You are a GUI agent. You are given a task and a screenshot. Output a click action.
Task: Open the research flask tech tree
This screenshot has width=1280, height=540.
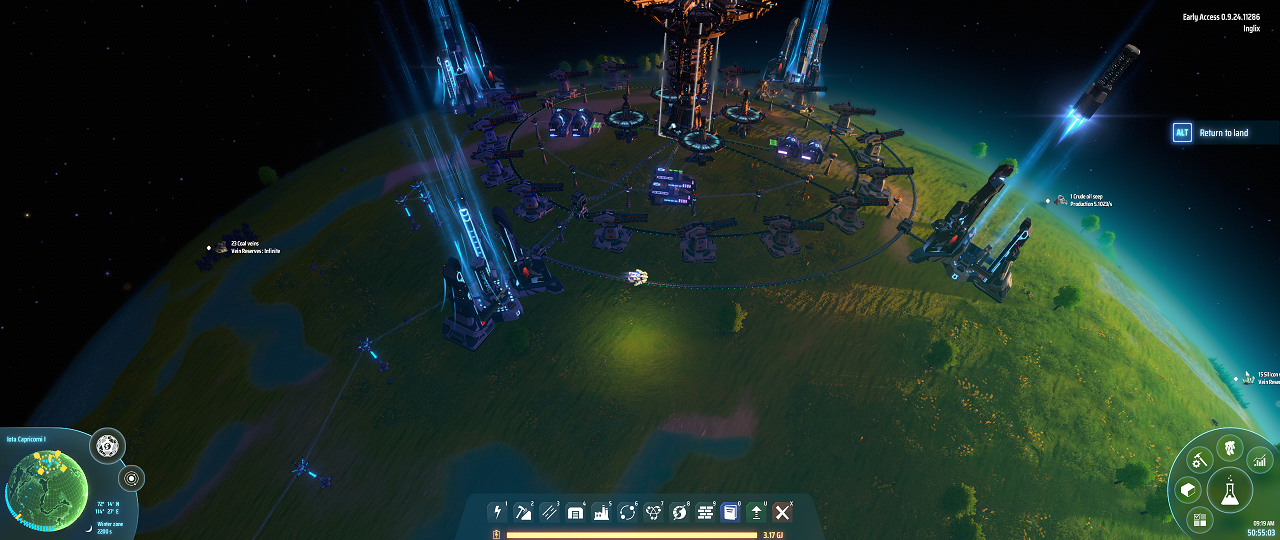tap(1229, 491)
